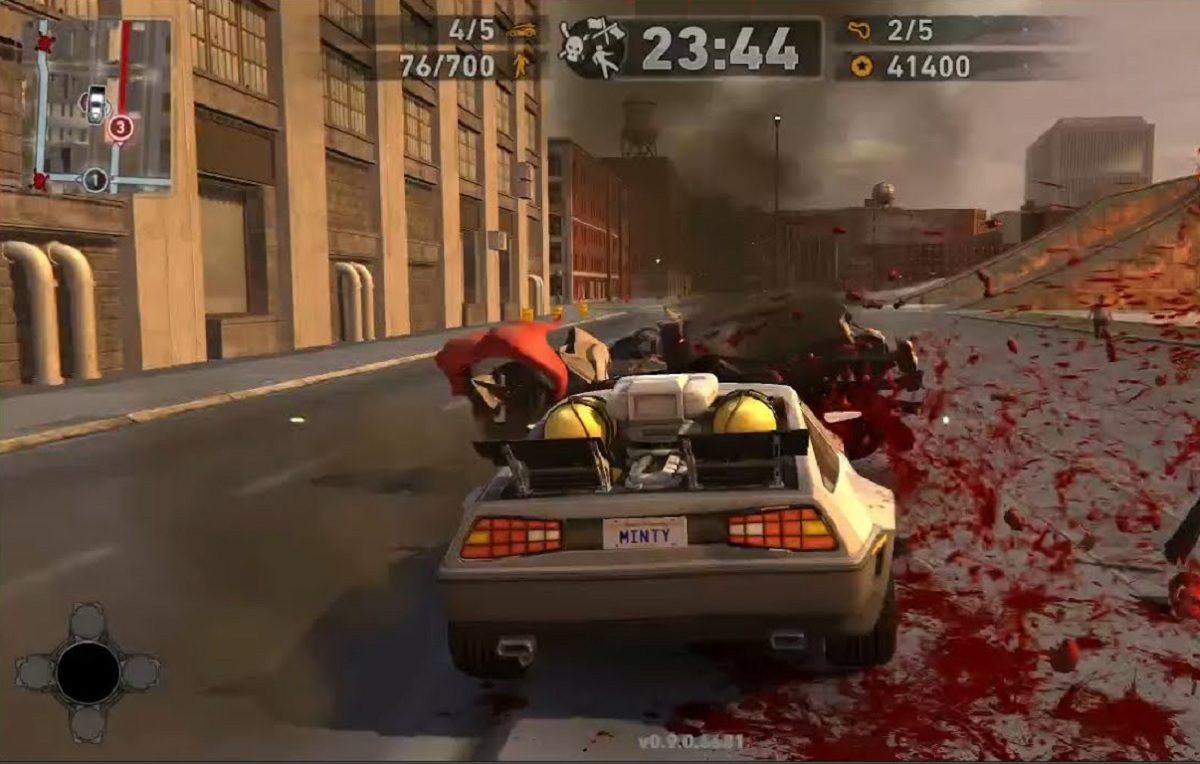Open the street minimap
1200x764 pixels.
[98, 105]
